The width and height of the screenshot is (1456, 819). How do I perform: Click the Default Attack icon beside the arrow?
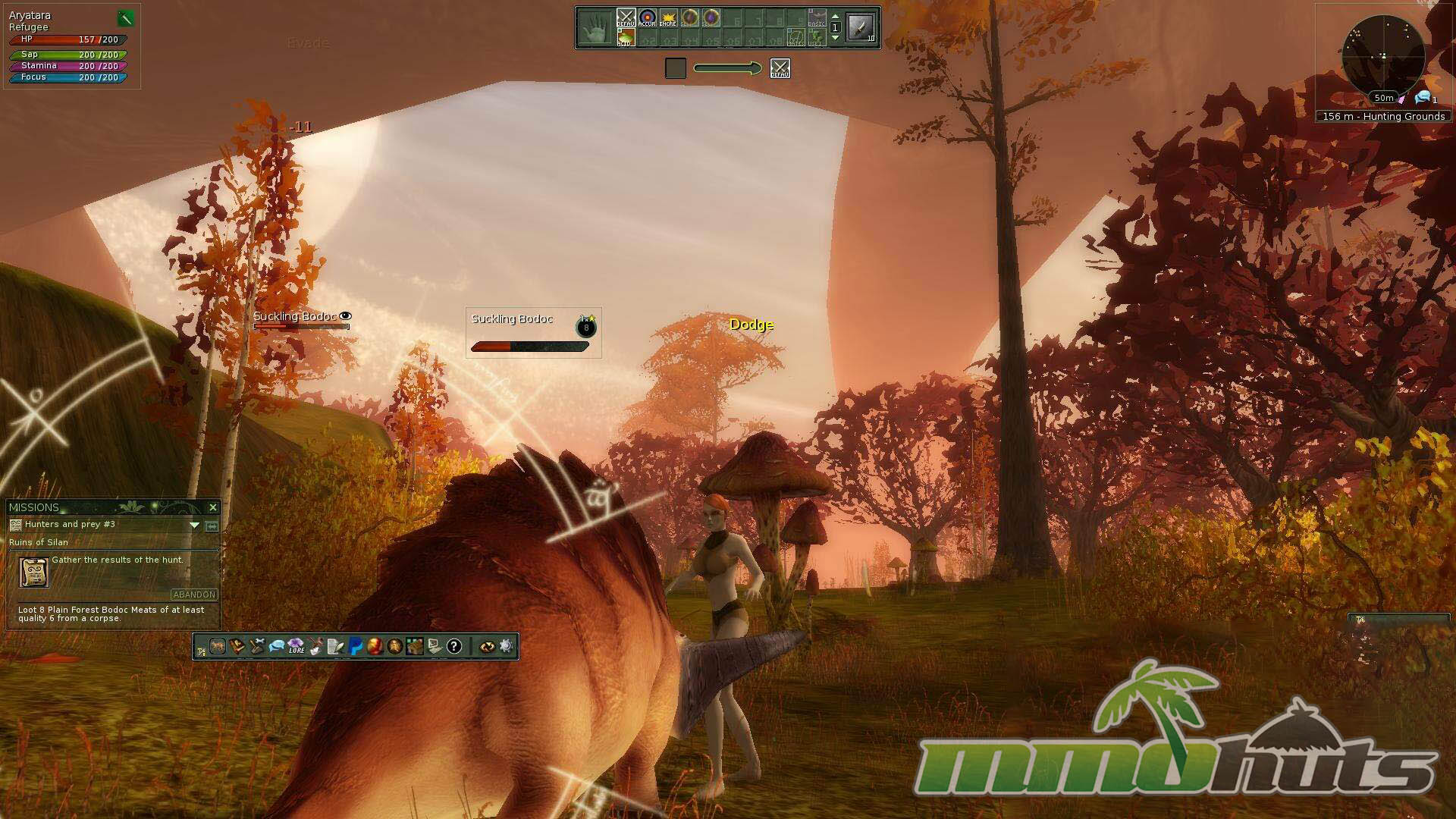pos(780,68)
